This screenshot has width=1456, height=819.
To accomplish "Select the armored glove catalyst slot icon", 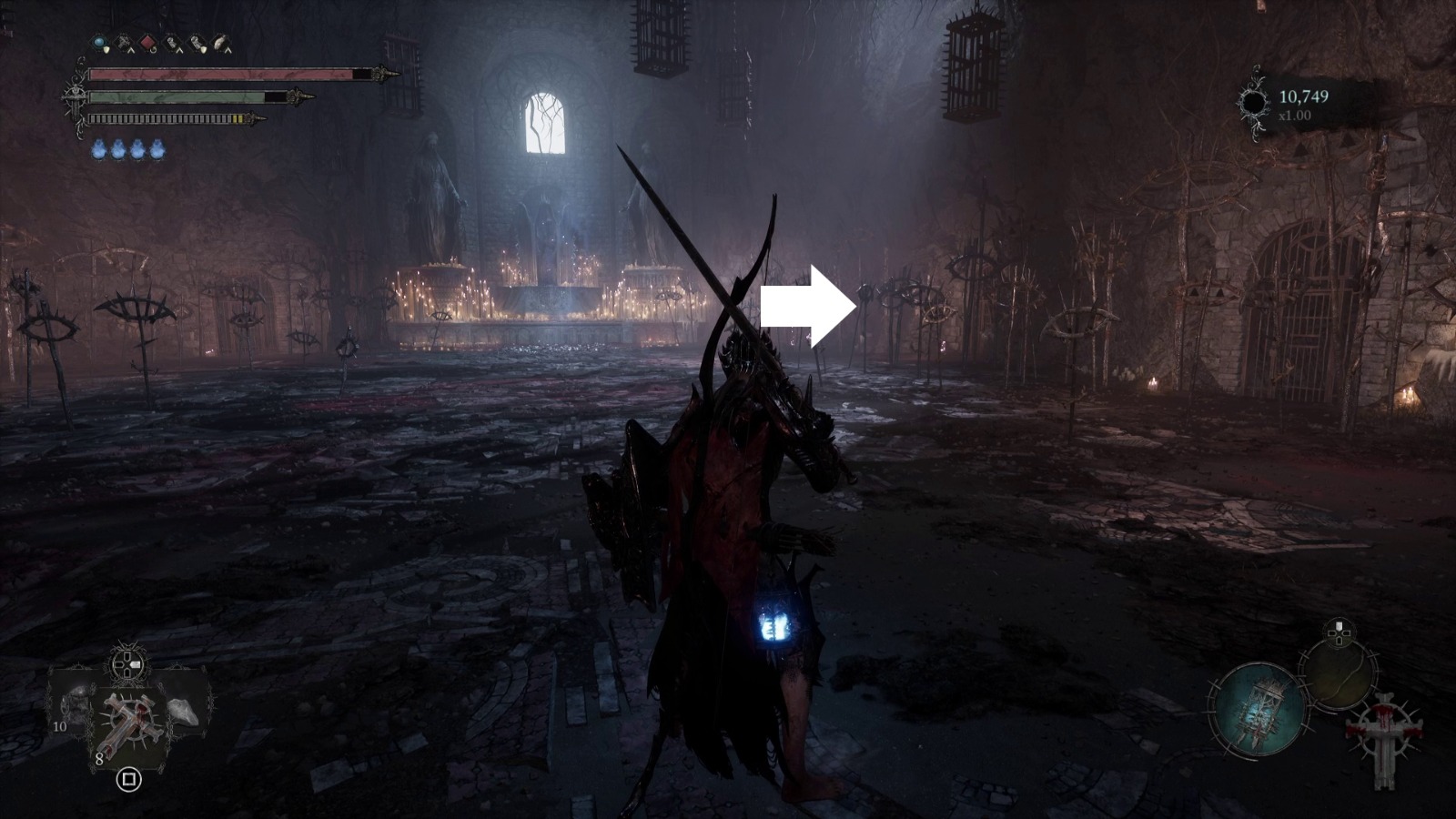I will pos(197,43).
